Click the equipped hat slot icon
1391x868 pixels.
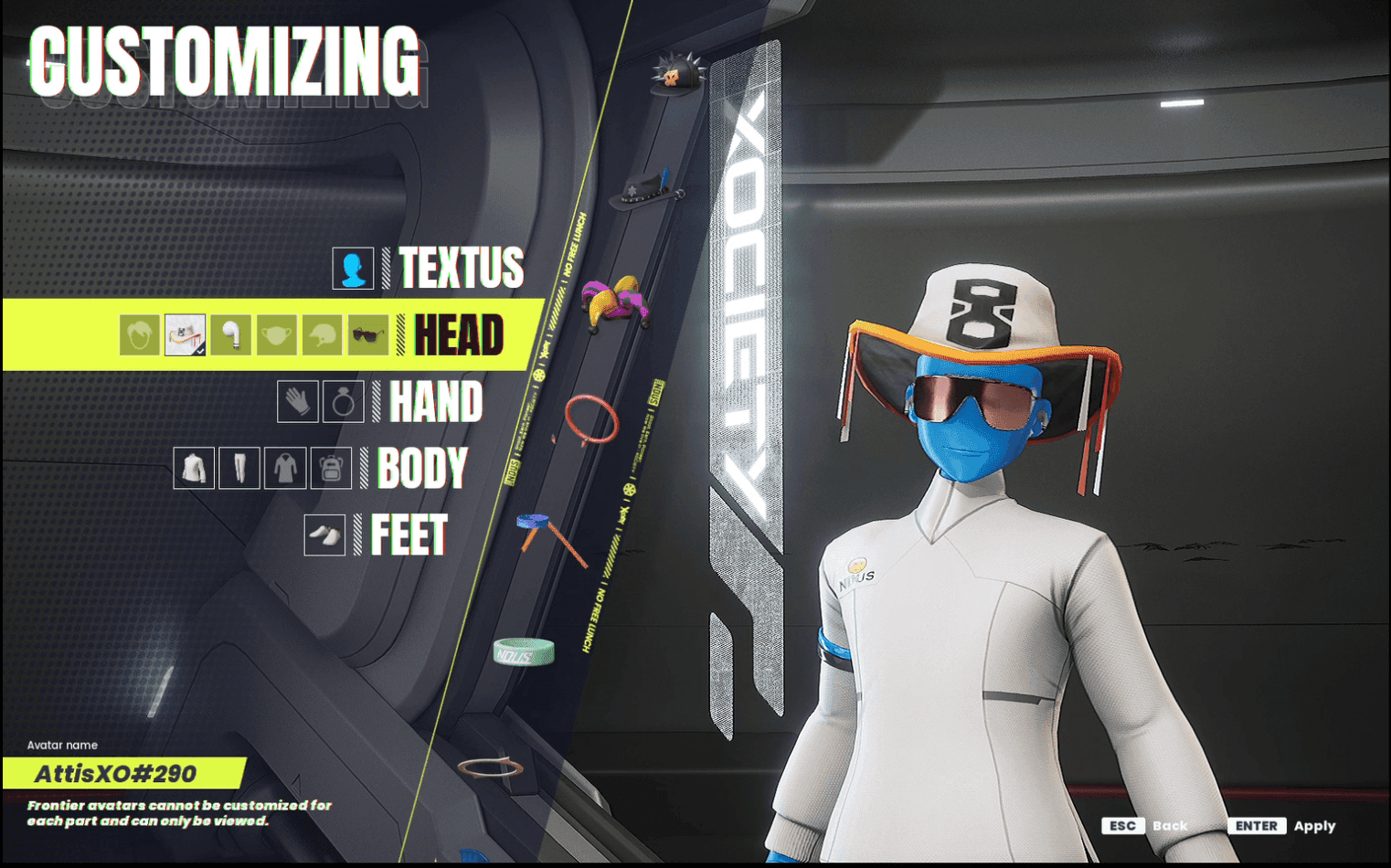[186, 334]
